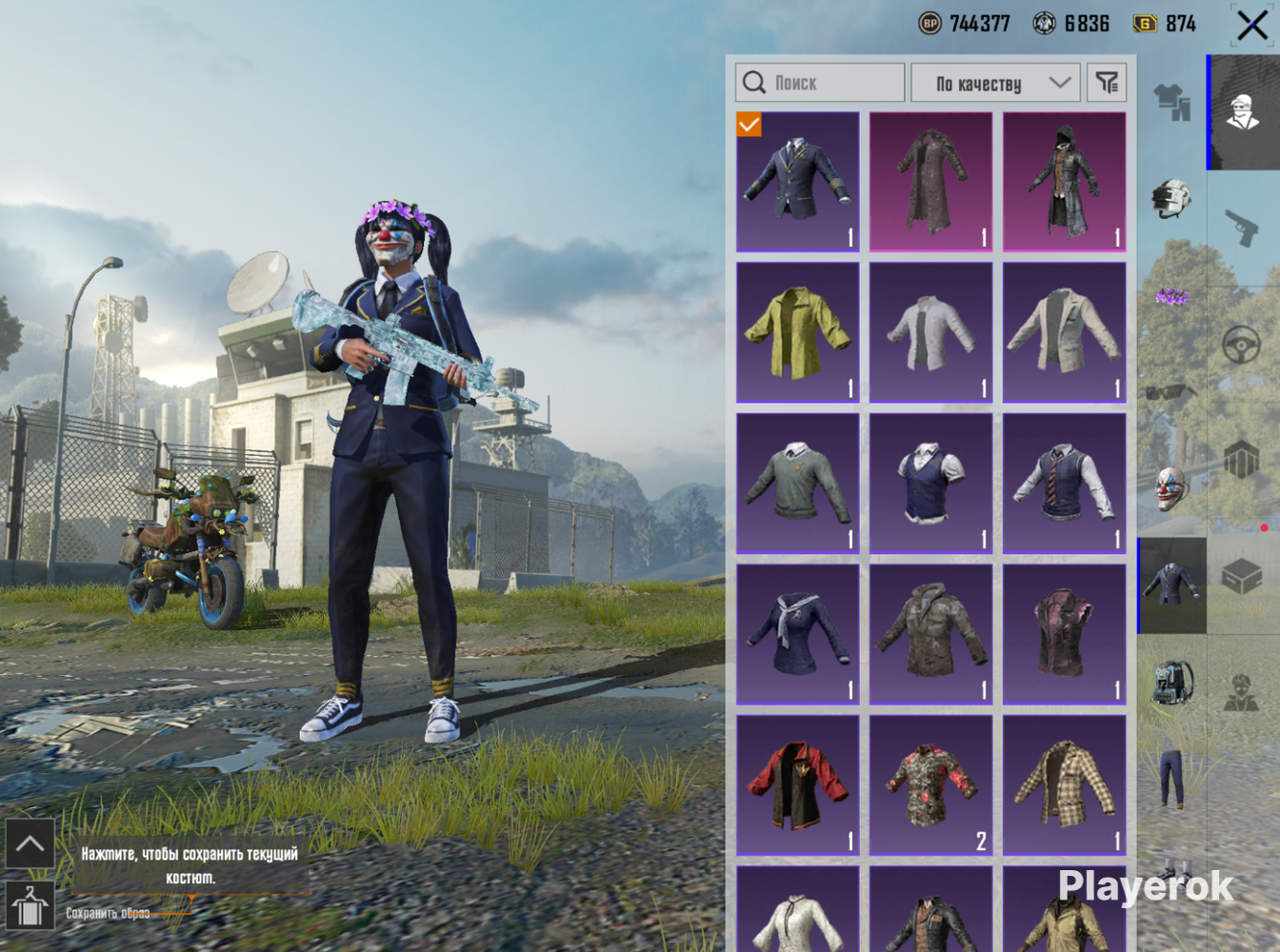The image size is (1280, 952).
Task: Choose the hooded dark trench coat outfit
Action: tap(1064, 181)
